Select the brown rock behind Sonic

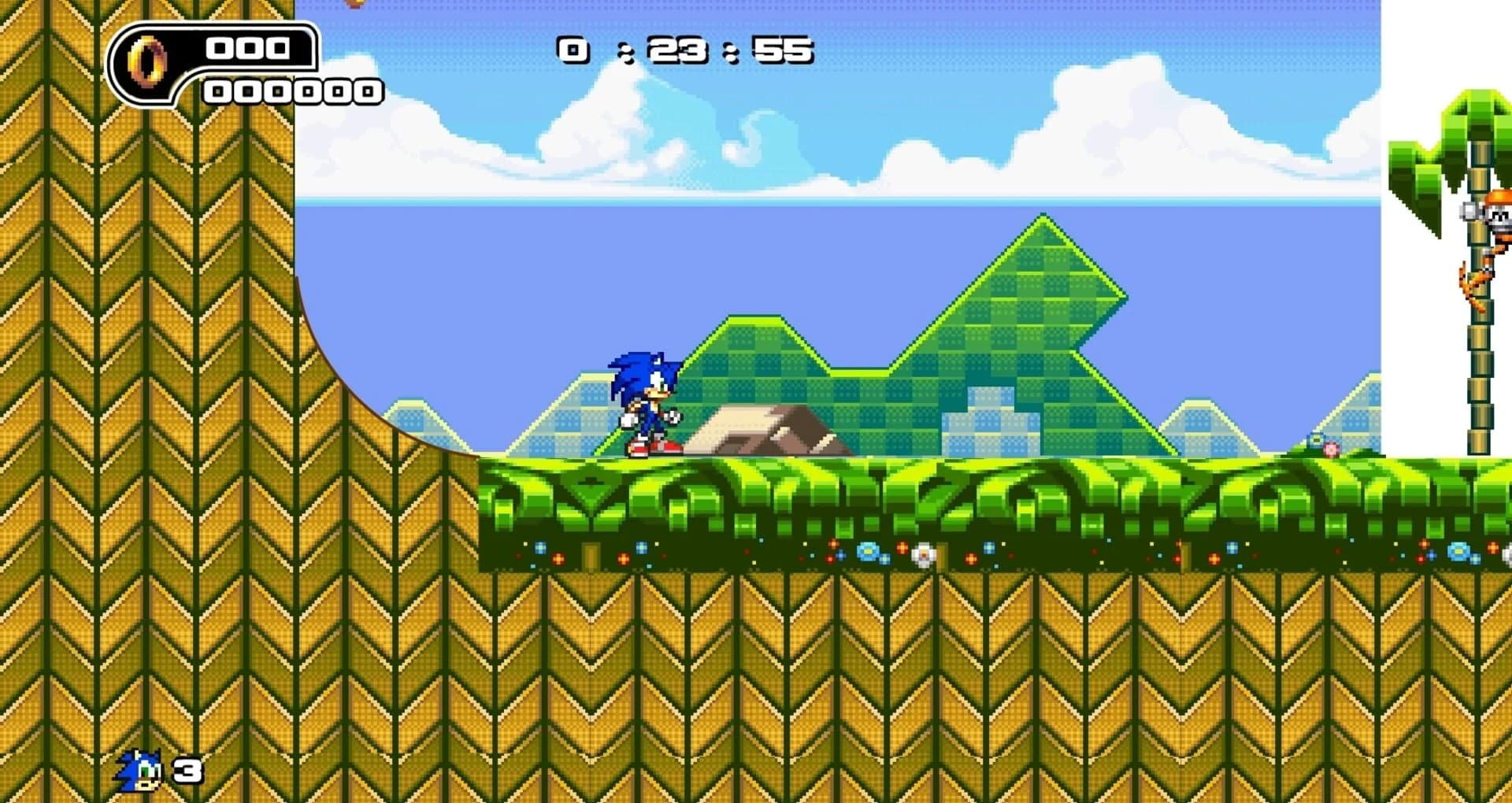[x=772, y=429]
